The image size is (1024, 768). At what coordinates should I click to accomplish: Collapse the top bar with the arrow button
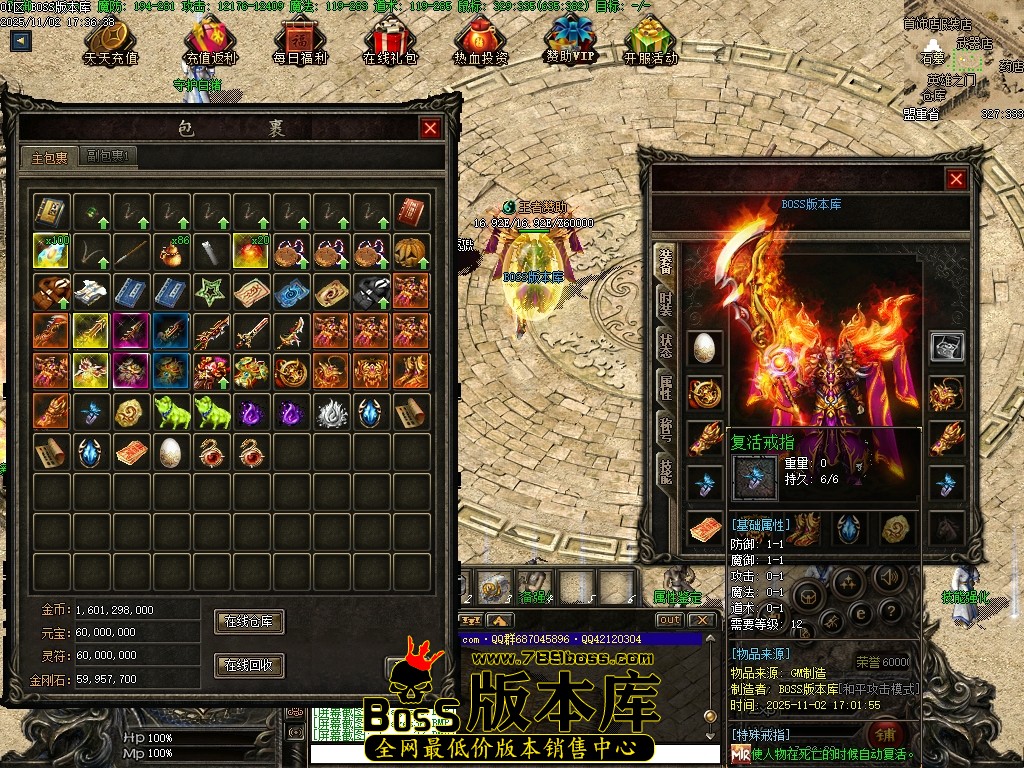pos(21,41)
